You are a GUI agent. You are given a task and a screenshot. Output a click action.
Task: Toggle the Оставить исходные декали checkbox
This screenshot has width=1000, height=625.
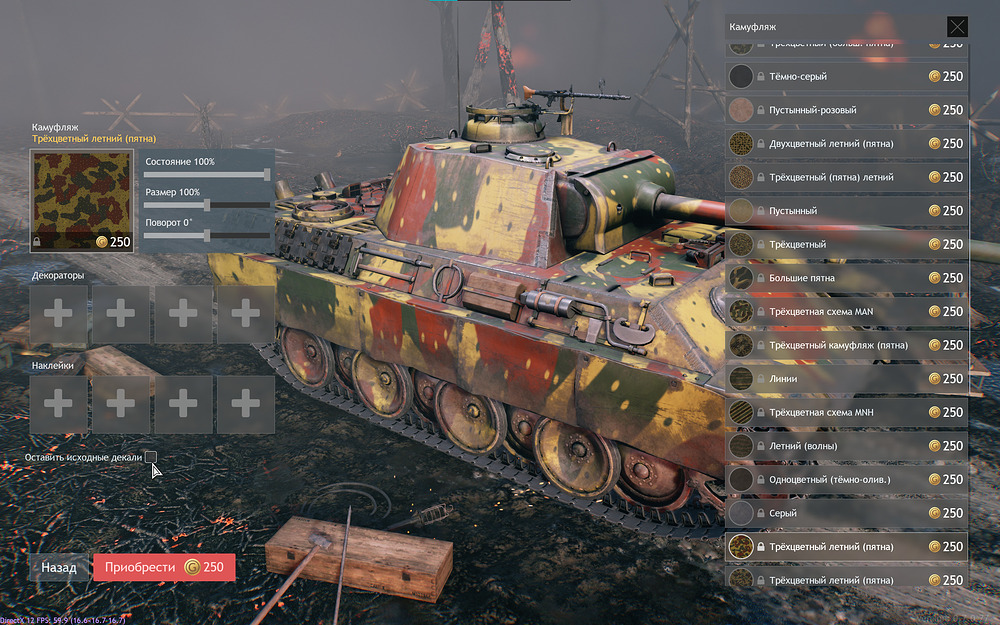[151, 457]
